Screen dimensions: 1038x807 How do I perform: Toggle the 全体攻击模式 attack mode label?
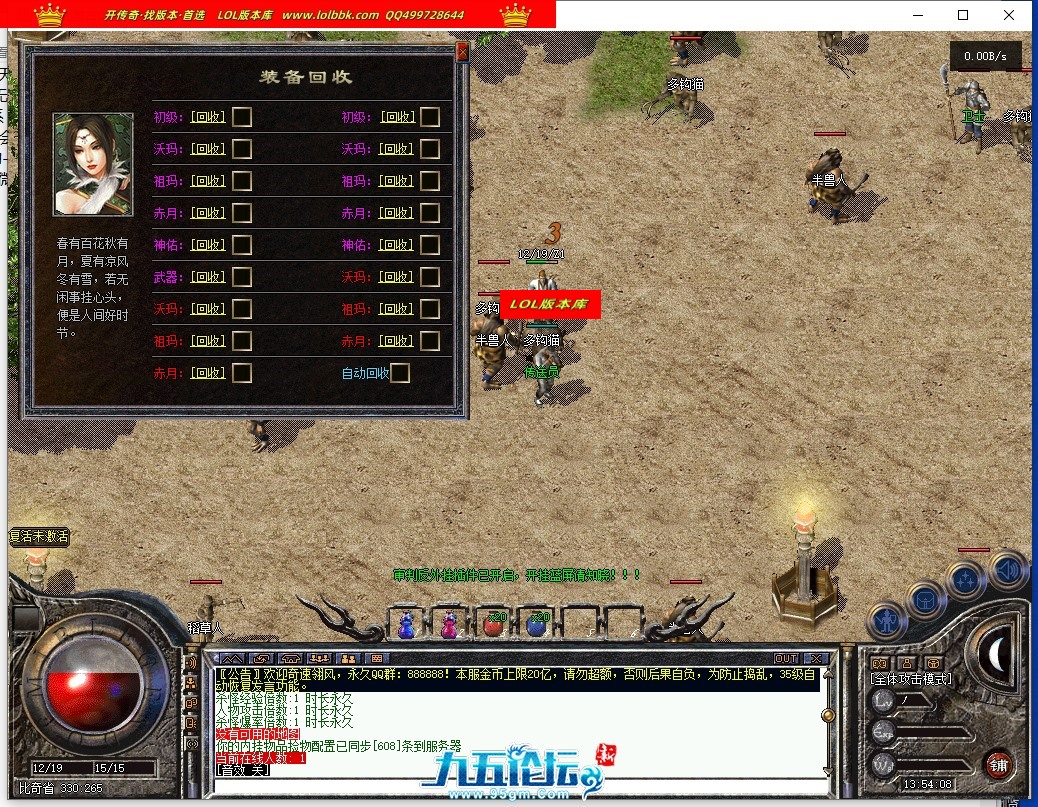click(x=911, y=679)
